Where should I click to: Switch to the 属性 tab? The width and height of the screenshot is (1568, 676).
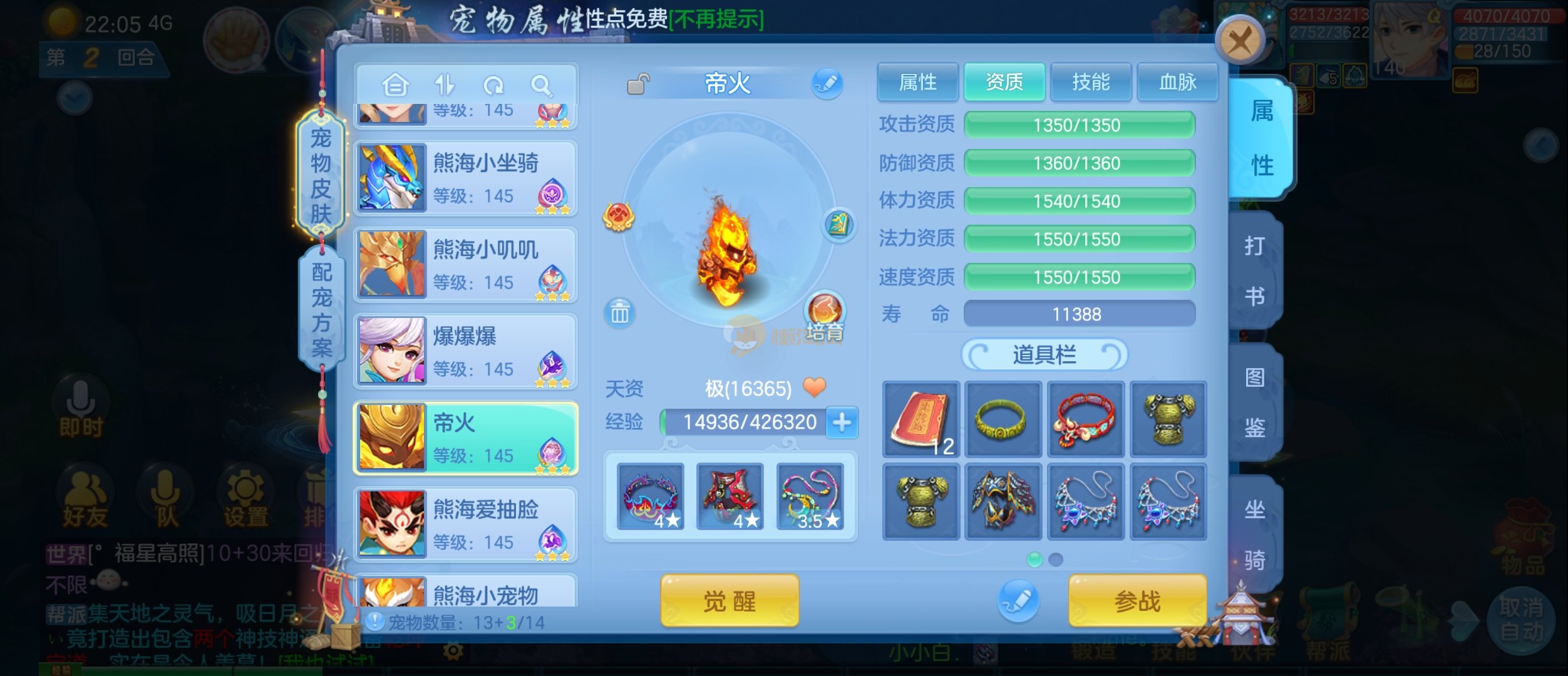tap(917, 82)
